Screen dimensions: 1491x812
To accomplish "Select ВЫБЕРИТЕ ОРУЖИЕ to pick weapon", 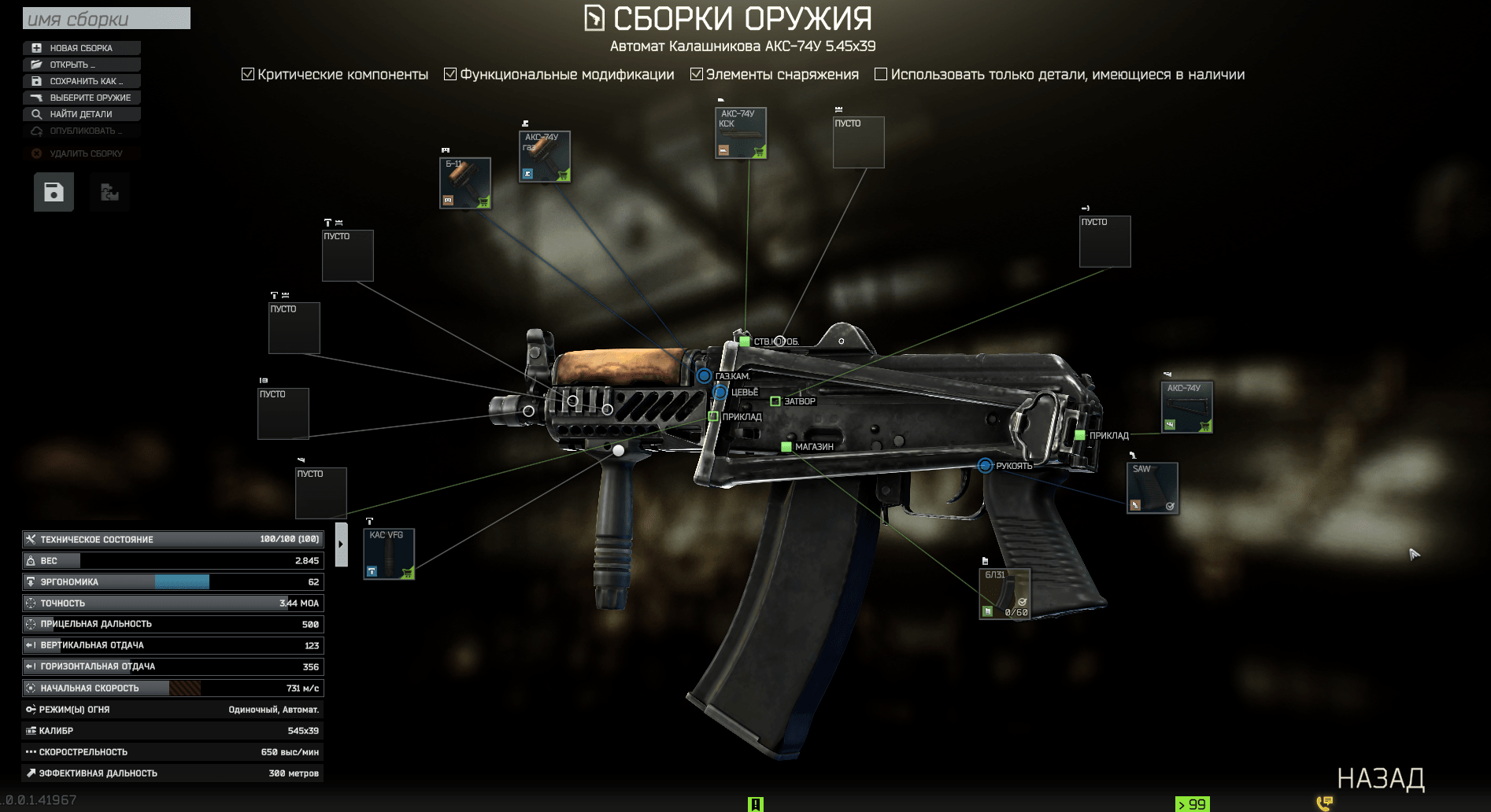I will click(81, 98).
